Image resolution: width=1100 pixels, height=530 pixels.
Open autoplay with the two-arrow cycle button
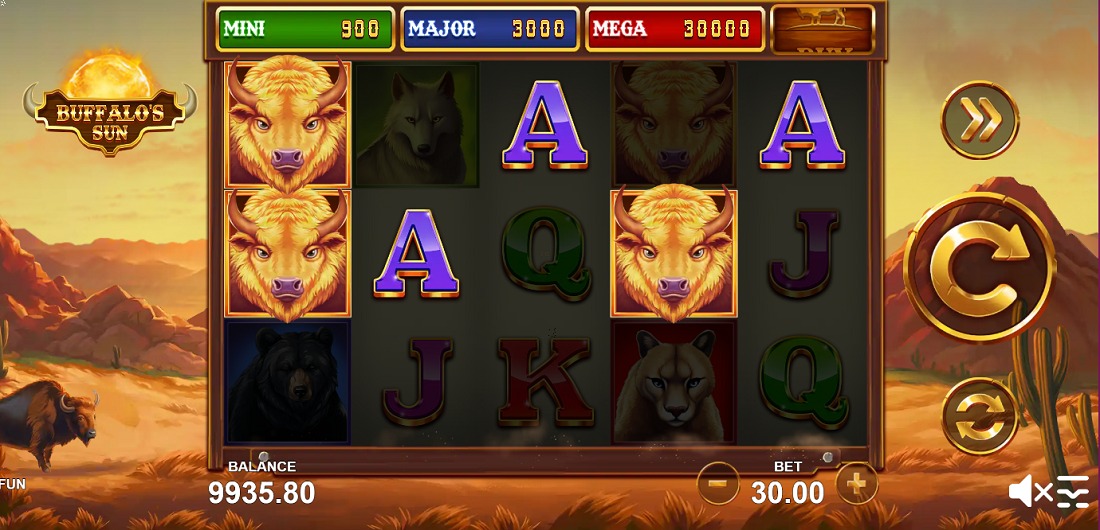[x=980, y=417]
